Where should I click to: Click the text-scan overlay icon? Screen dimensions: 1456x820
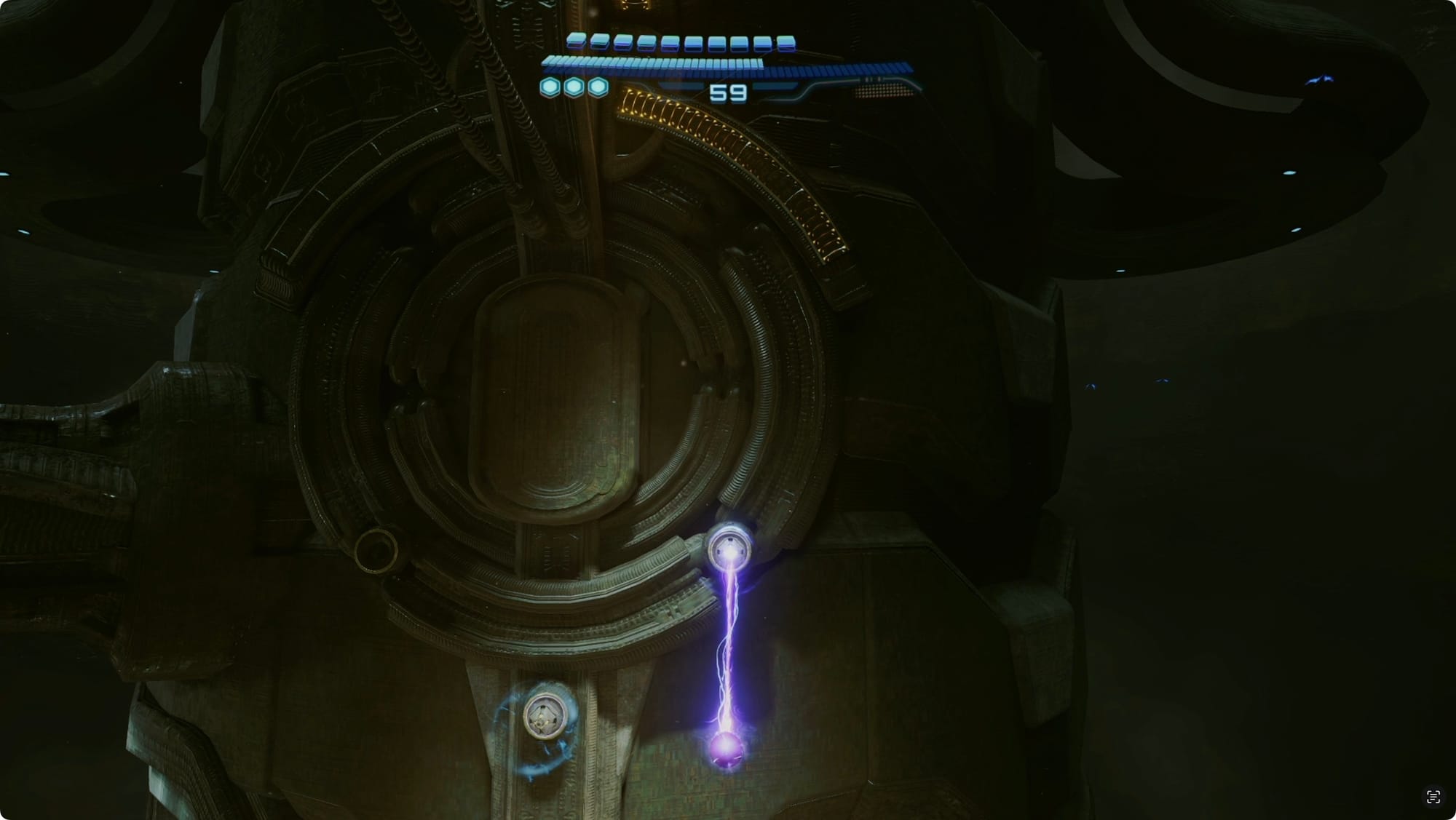1433,797
